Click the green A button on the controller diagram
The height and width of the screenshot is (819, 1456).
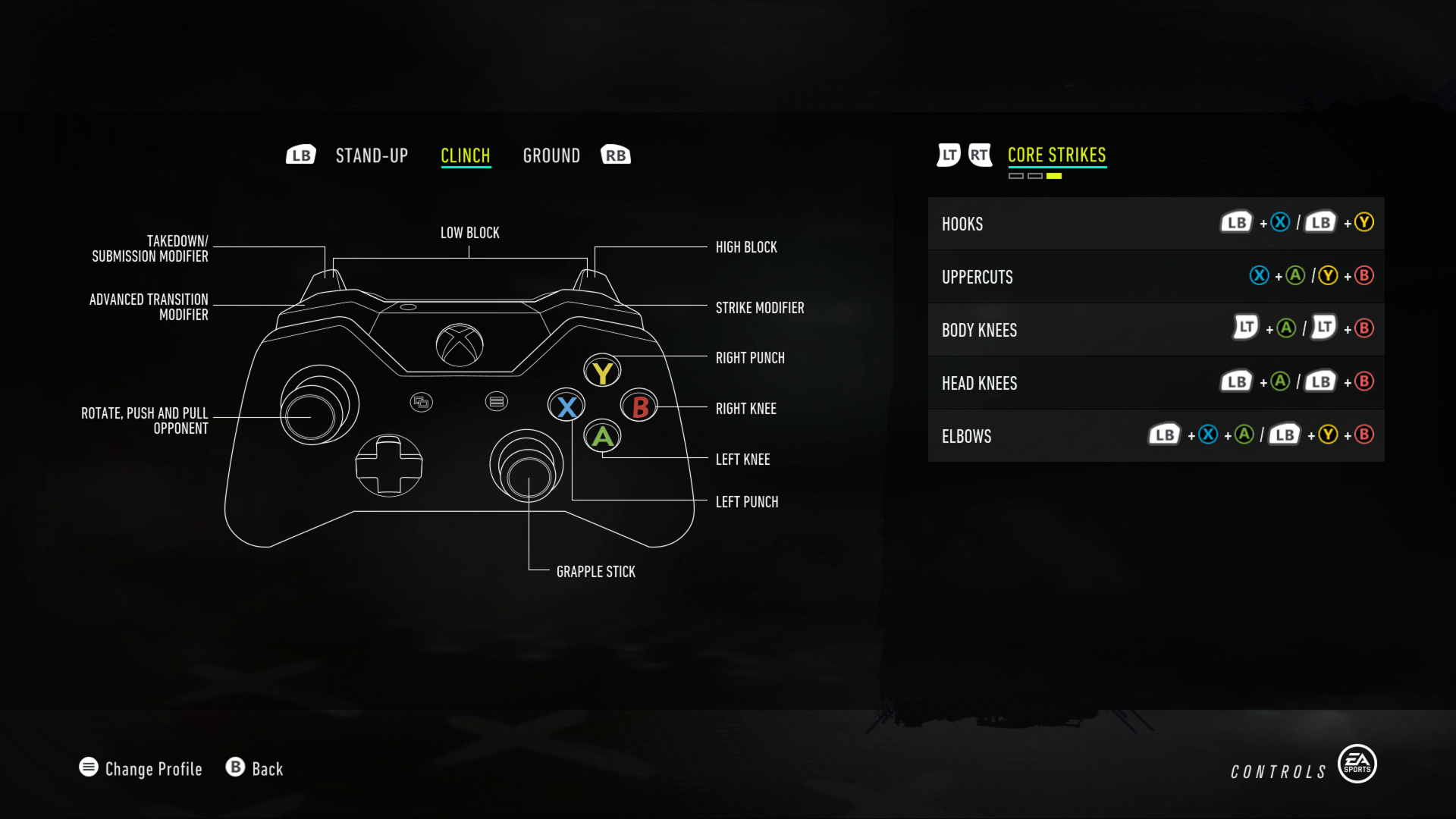pyautogui.click(x=602, y=438)
